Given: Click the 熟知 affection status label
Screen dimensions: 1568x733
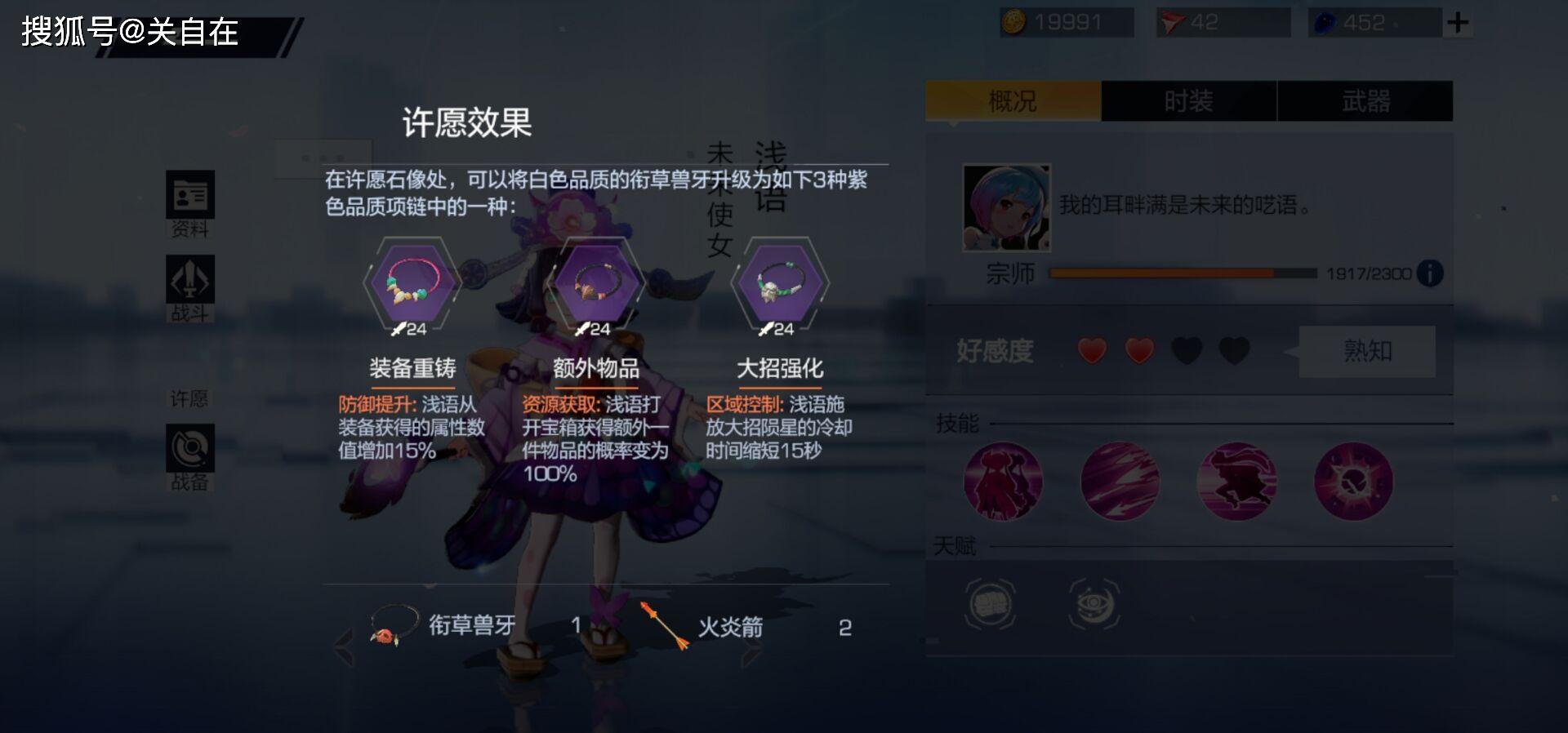Looking at the screenshot, I should point(1365,351).
